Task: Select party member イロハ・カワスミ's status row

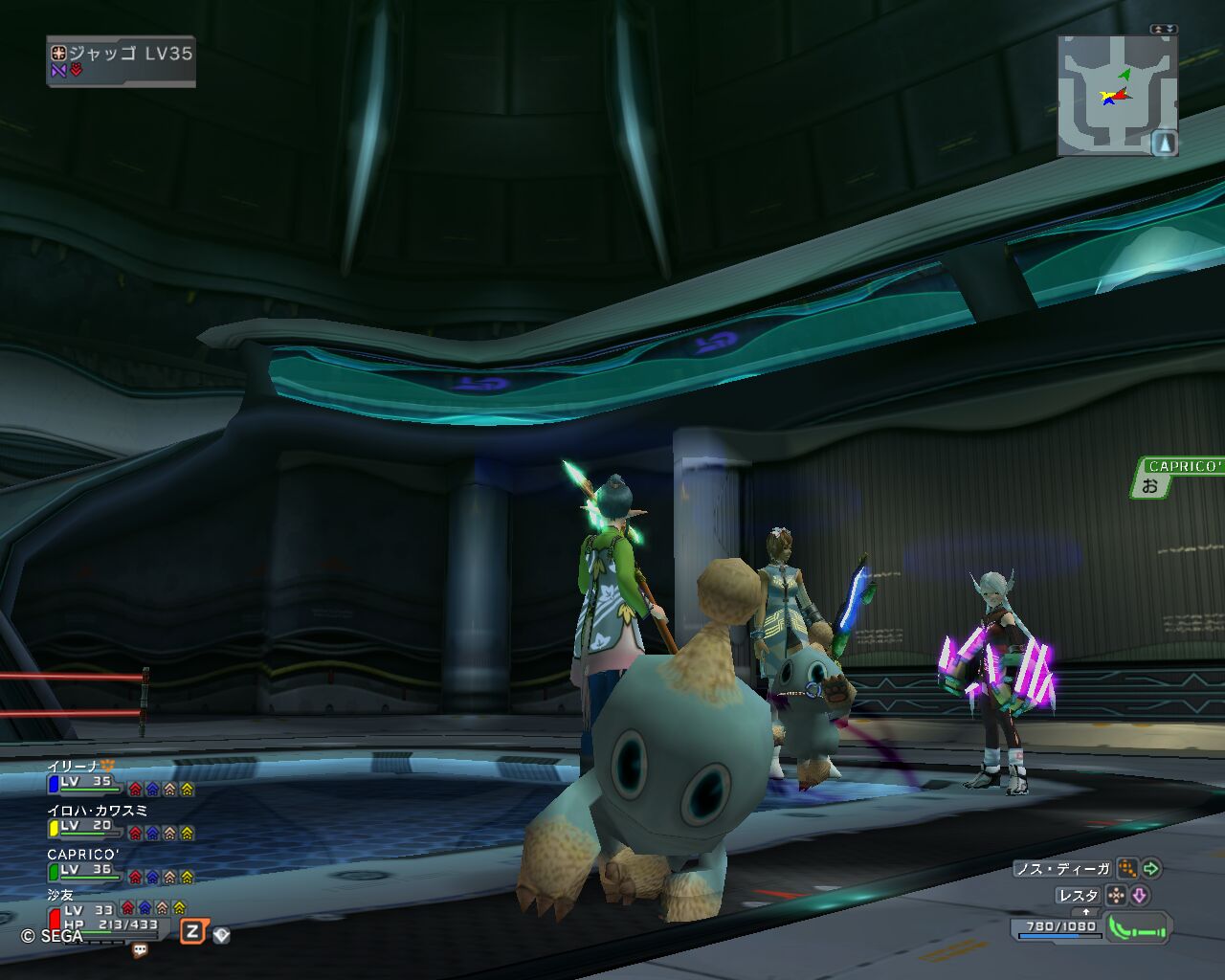Action: pyautogui.click(x=120, y=823)
